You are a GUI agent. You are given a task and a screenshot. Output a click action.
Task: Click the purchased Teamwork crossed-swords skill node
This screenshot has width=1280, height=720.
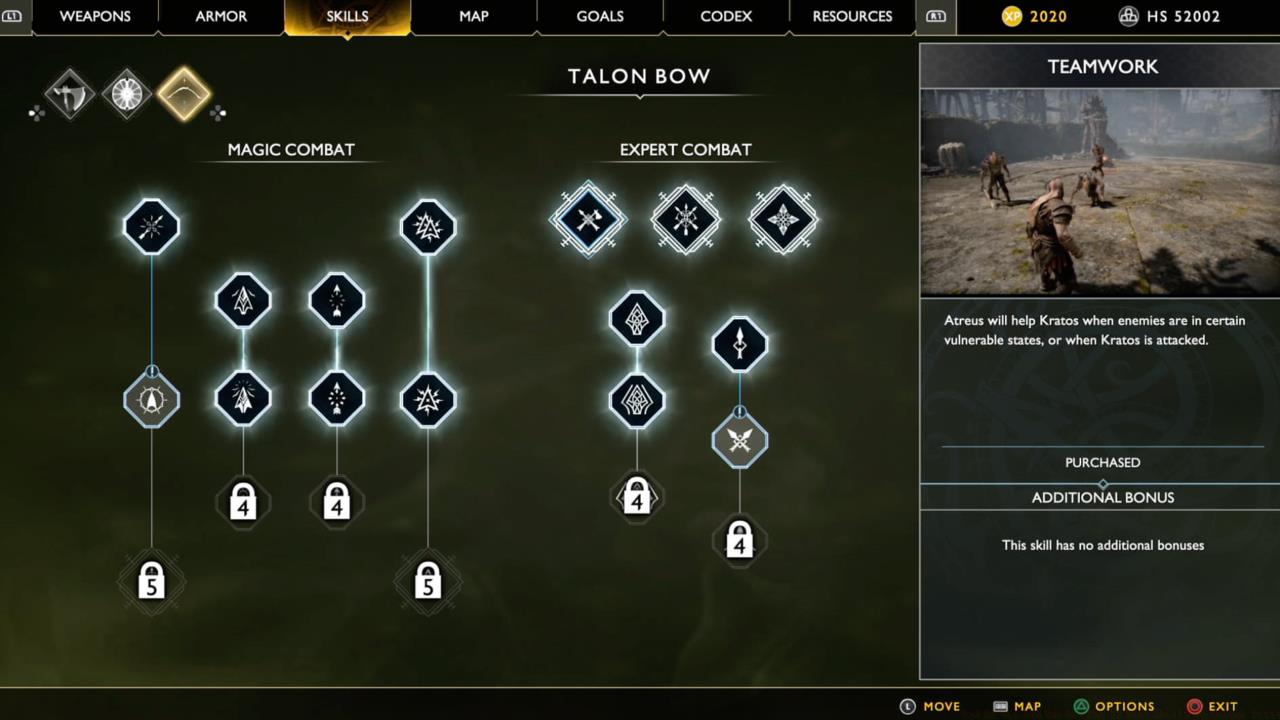(739, 441)
